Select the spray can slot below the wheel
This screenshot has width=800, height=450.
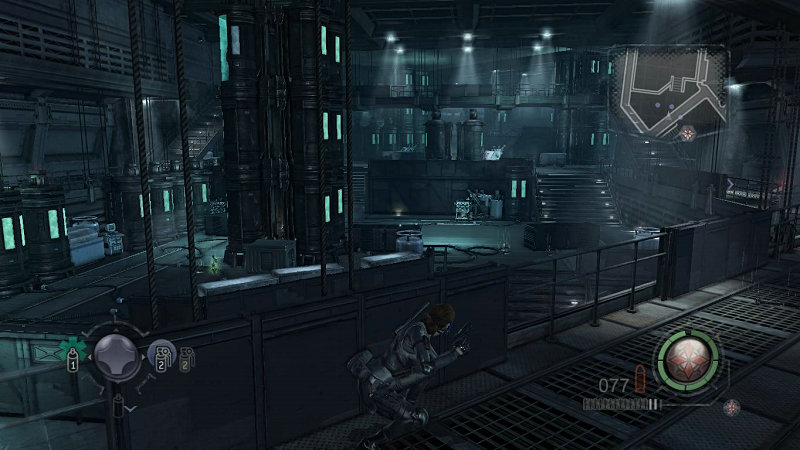pyautogui.click(x=118, y=403)
